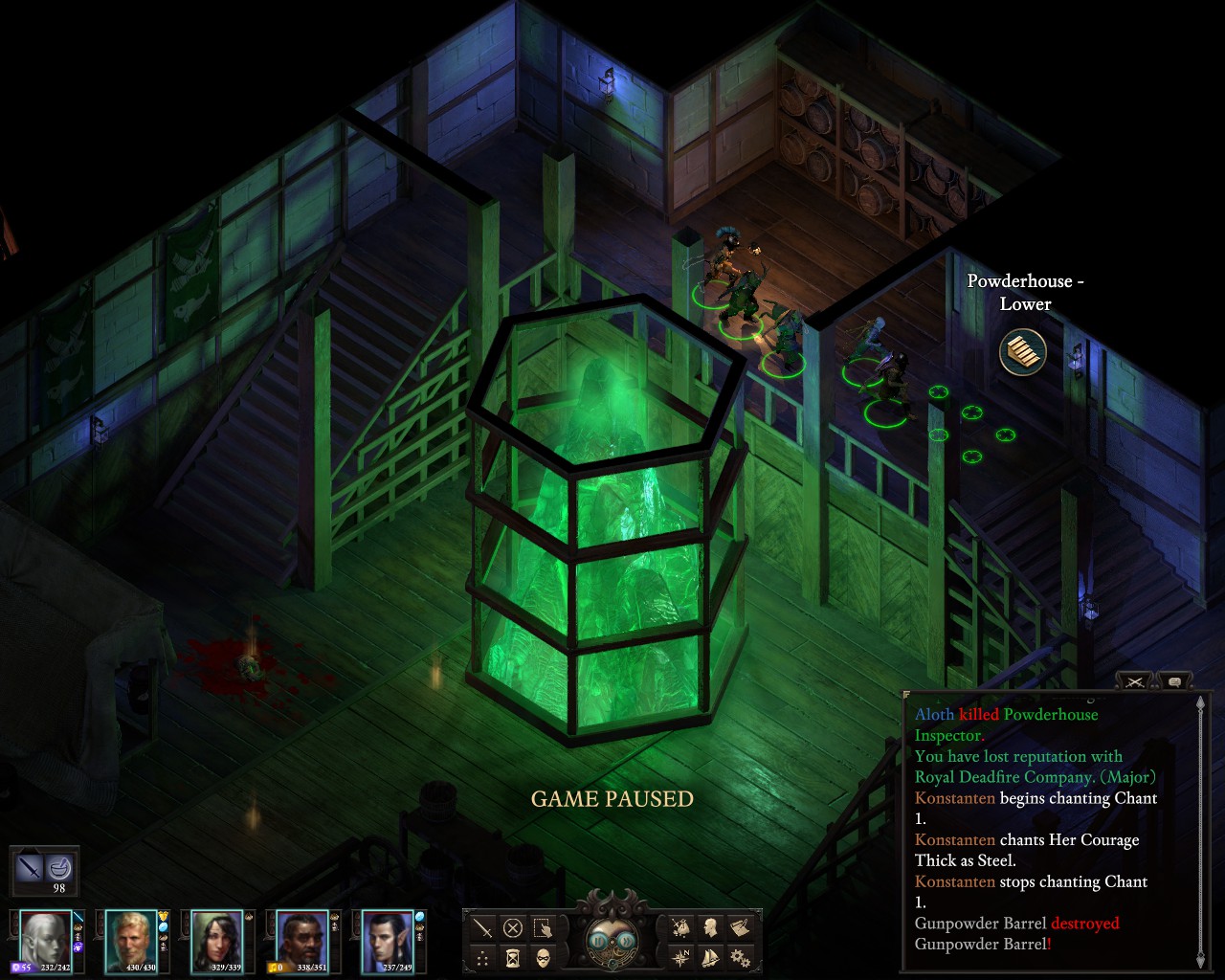Open the ship management icon
Image resolution: width=1225 pixels, height=980 pixels.
click(x=710, y=957)
